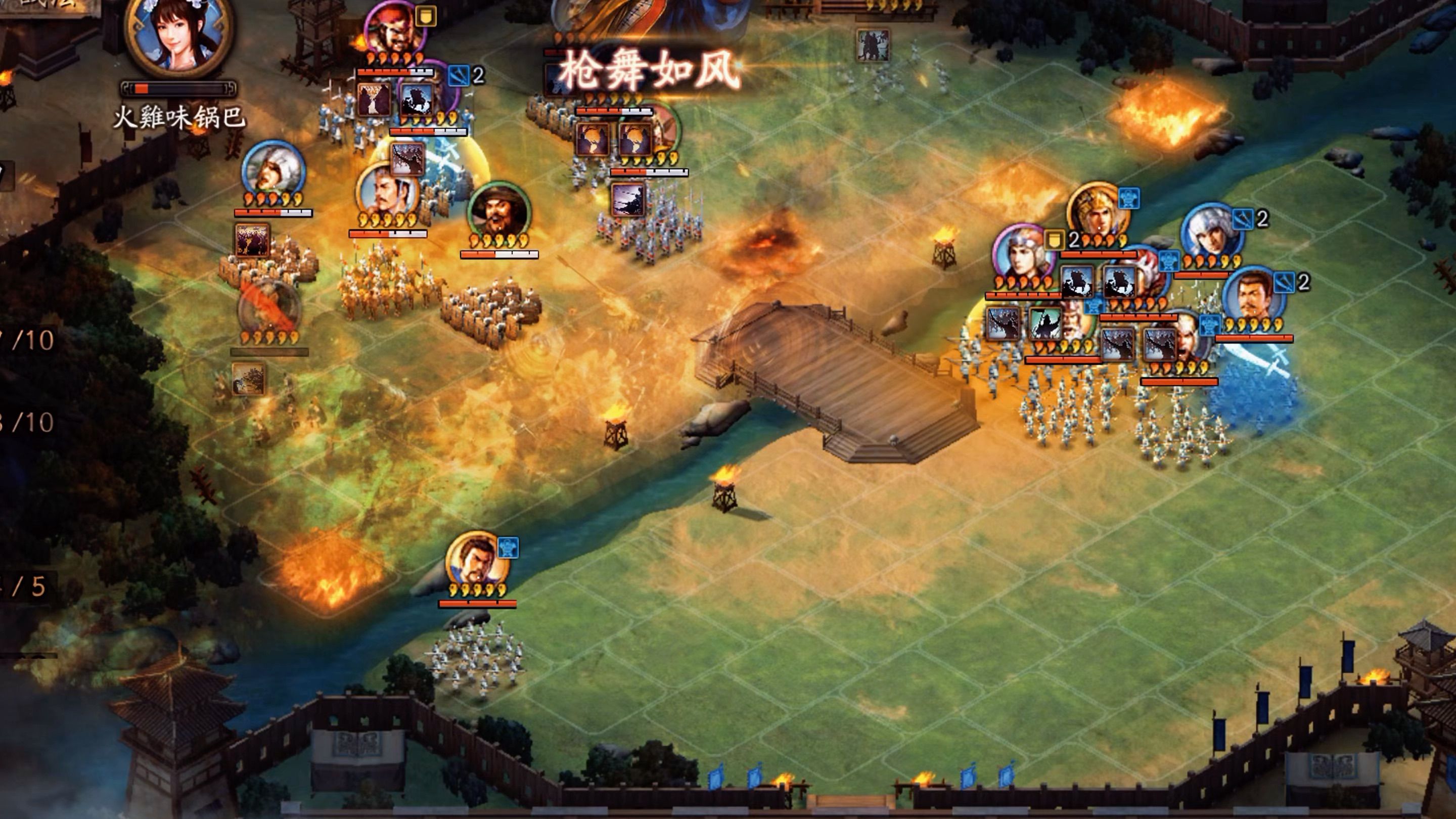Screen dimensions: 1456x819
Task: Click the green flag-bearer skill icon
Action: point(1044,324)
